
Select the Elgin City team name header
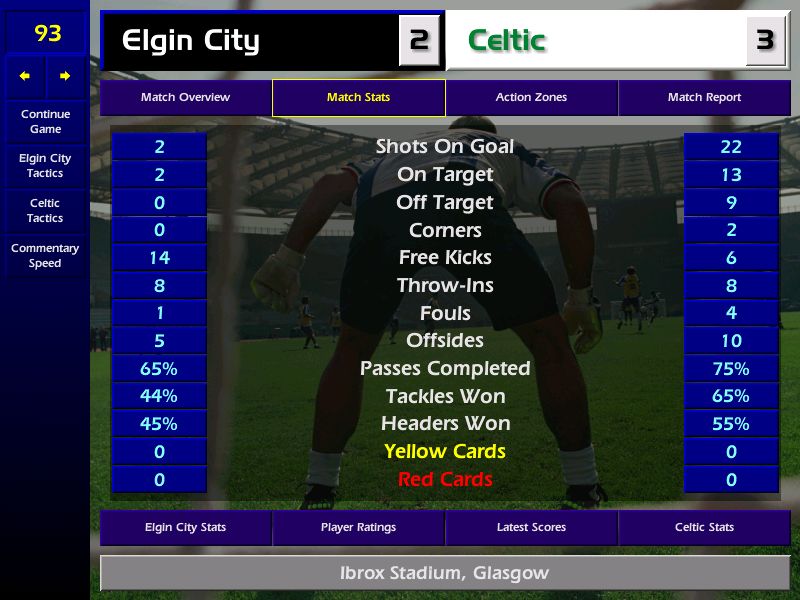tap(250, 41)
